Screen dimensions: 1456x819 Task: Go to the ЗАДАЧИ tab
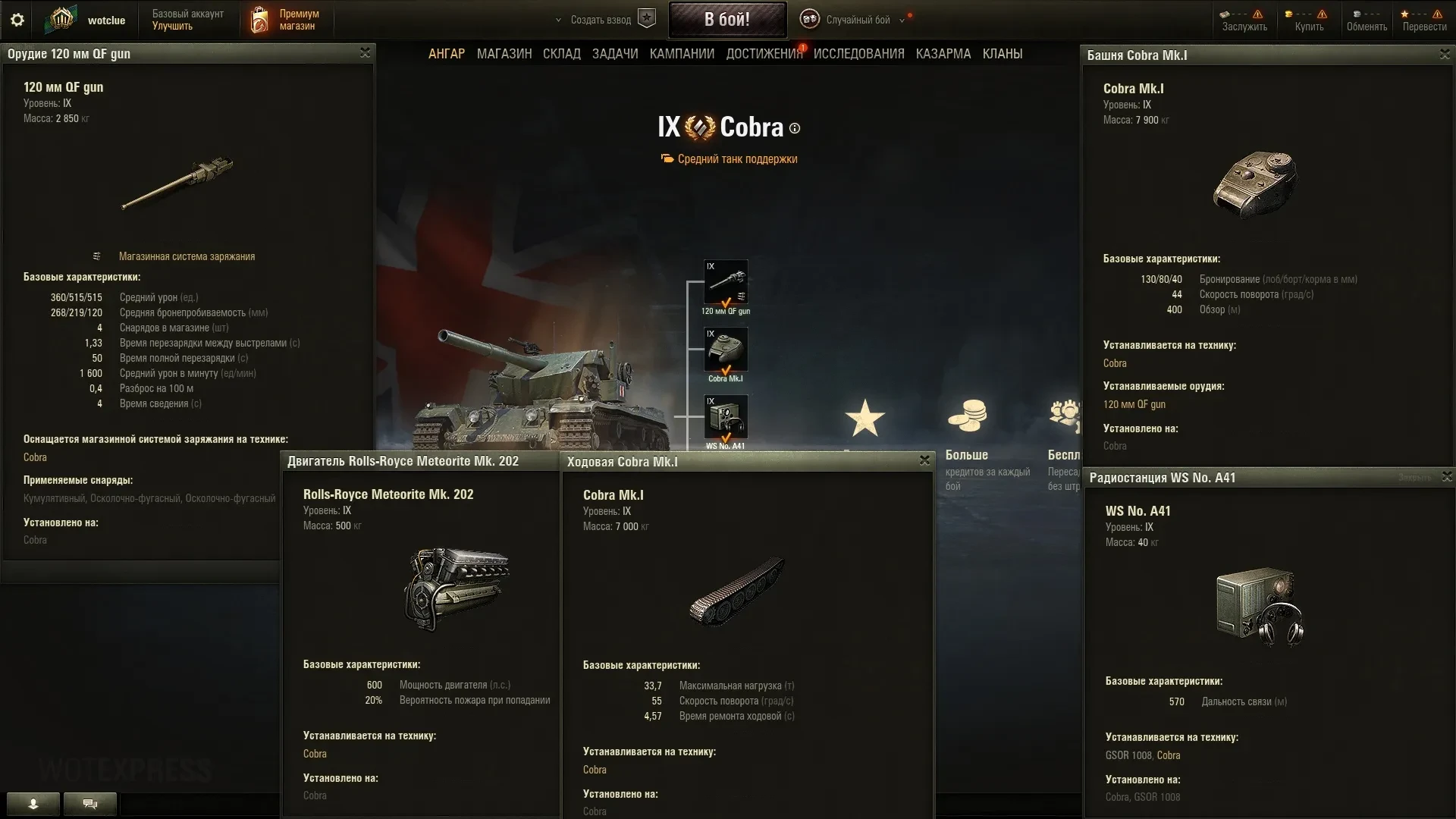pyautogui.click(x=615, y=54)
